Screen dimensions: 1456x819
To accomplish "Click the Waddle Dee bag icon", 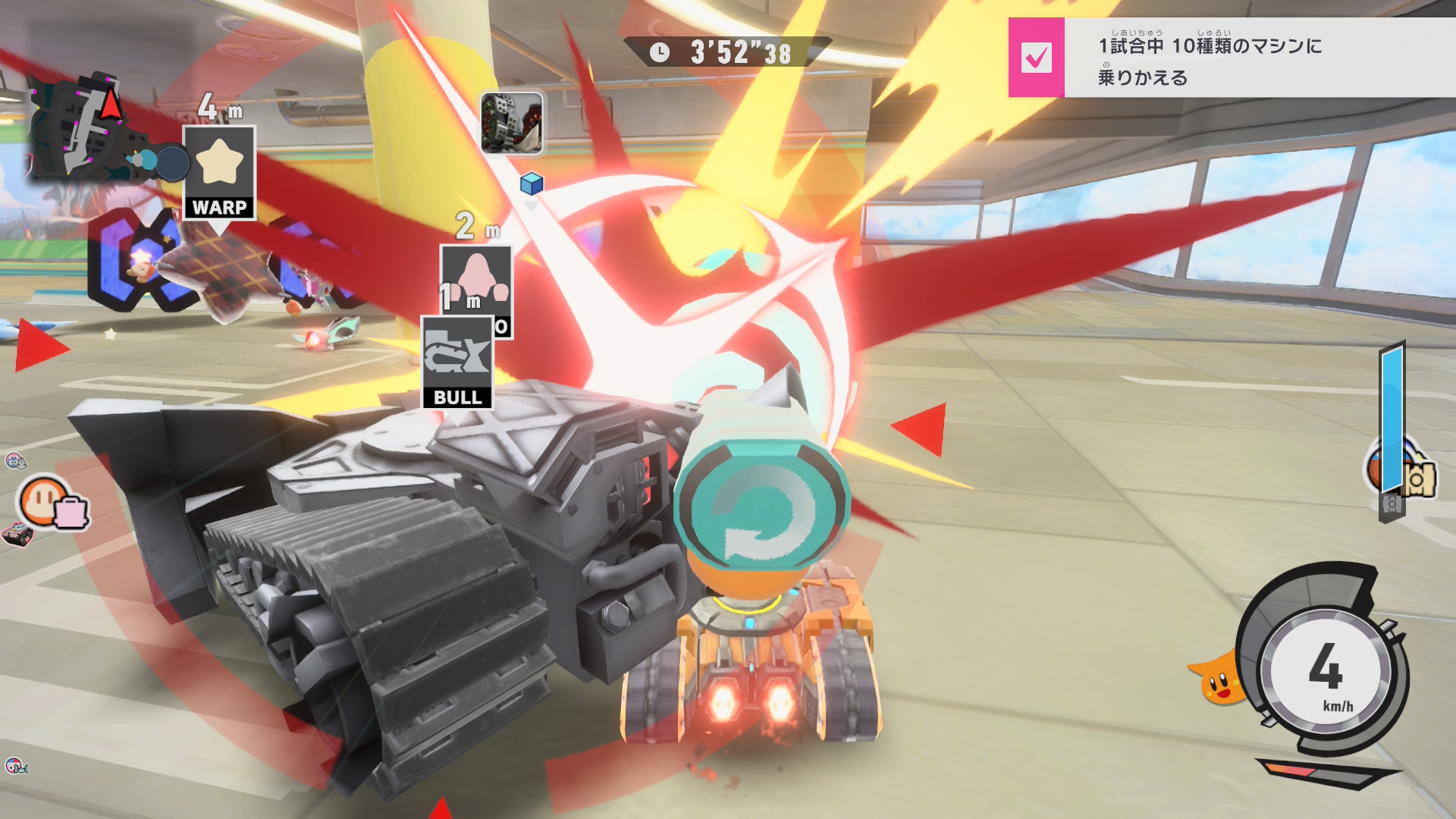I will 53,504.
